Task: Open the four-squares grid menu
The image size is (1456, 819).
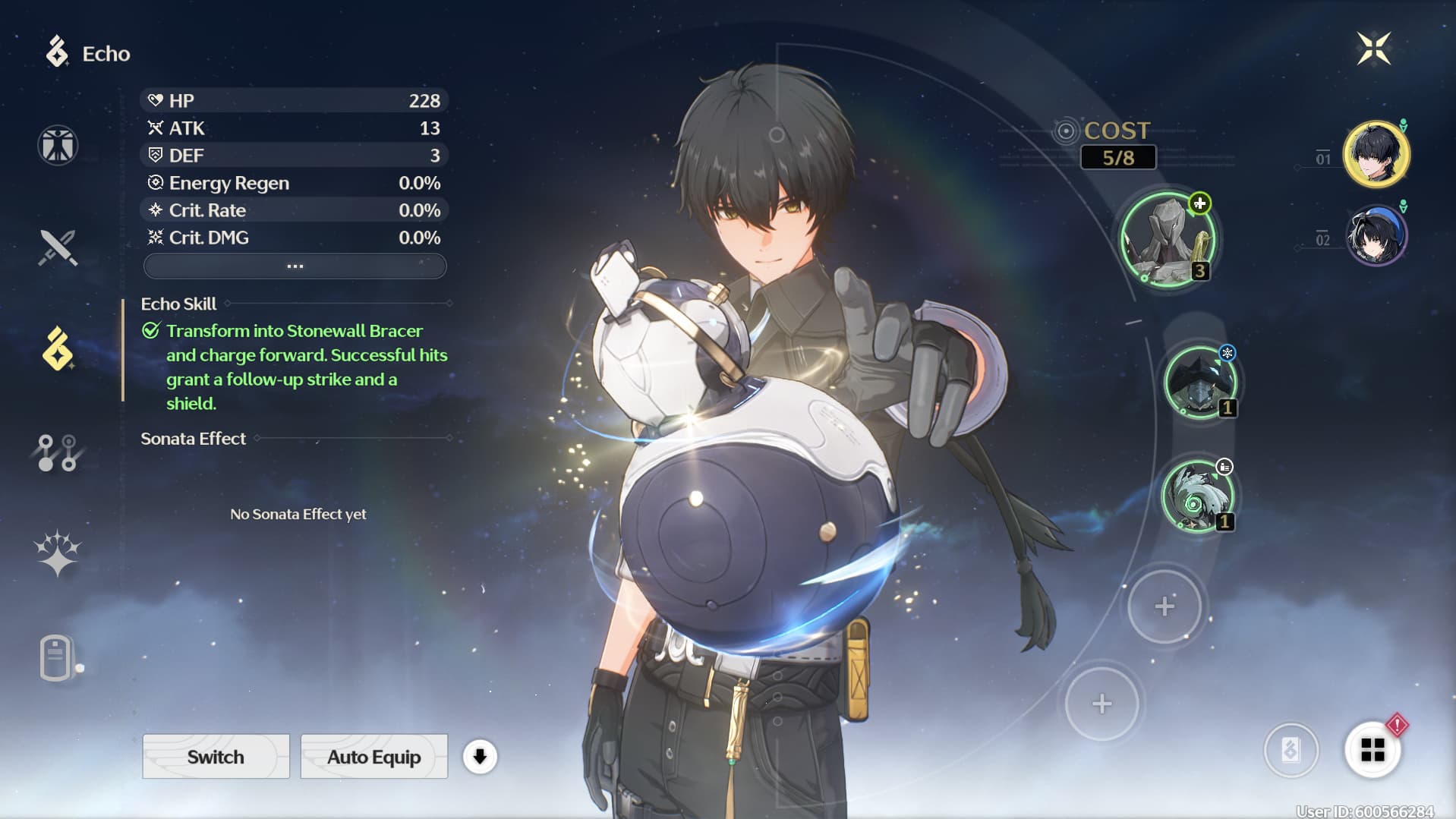Action: tap(1372, 751)
